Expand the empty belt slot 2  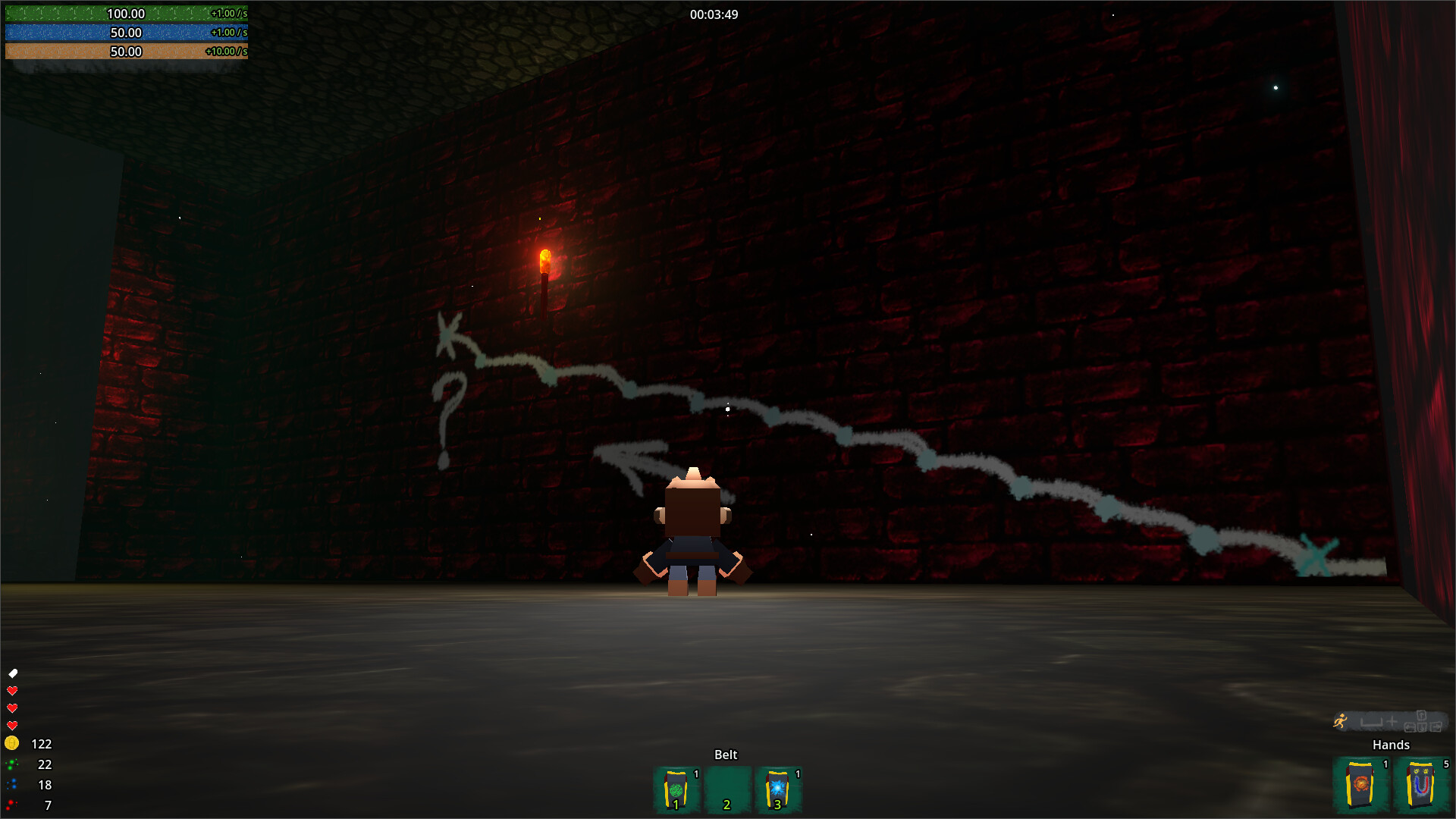[726, 789]
